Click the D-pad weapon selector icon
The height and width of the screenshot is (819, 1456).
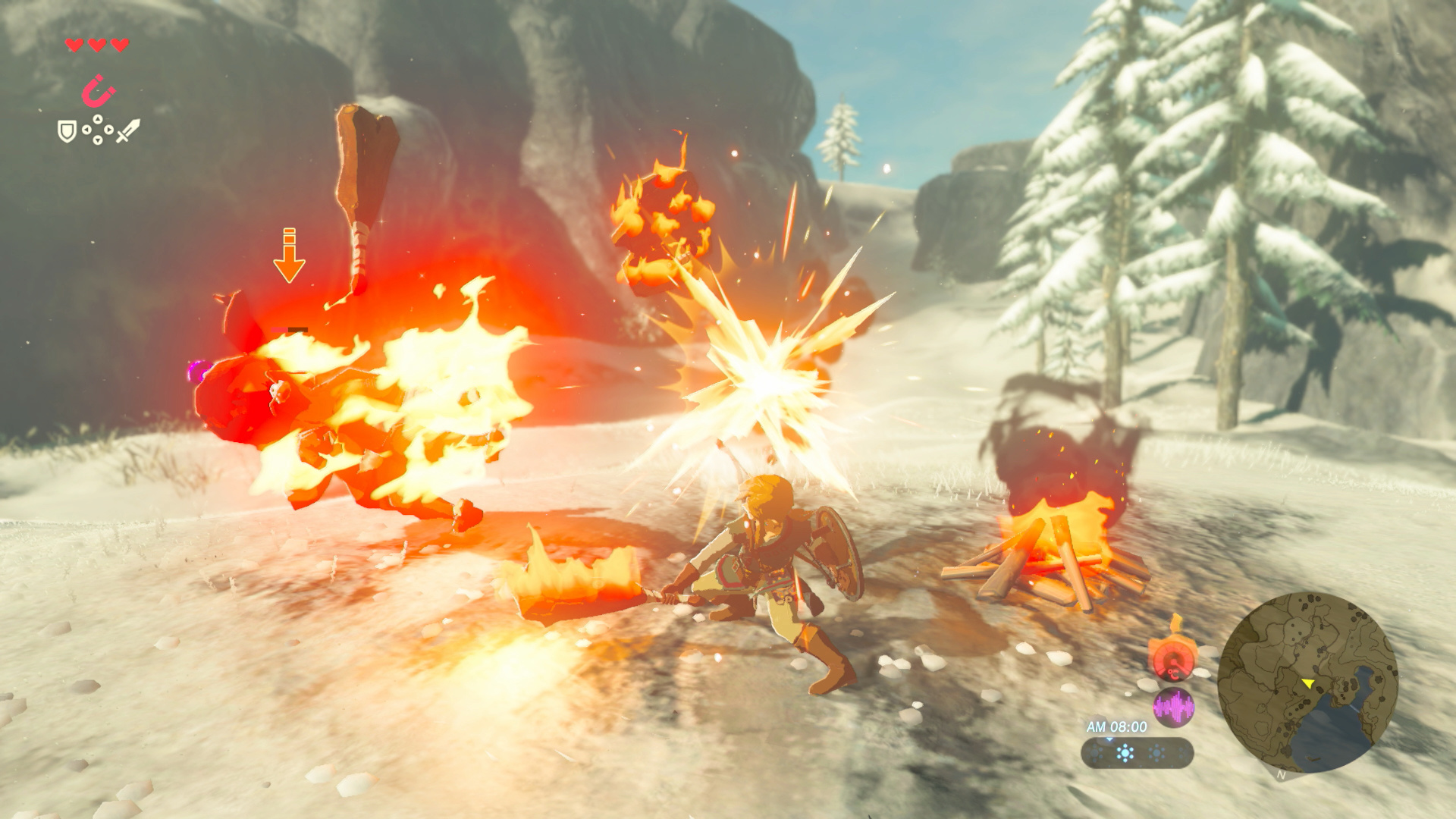(x=97, y=129)
